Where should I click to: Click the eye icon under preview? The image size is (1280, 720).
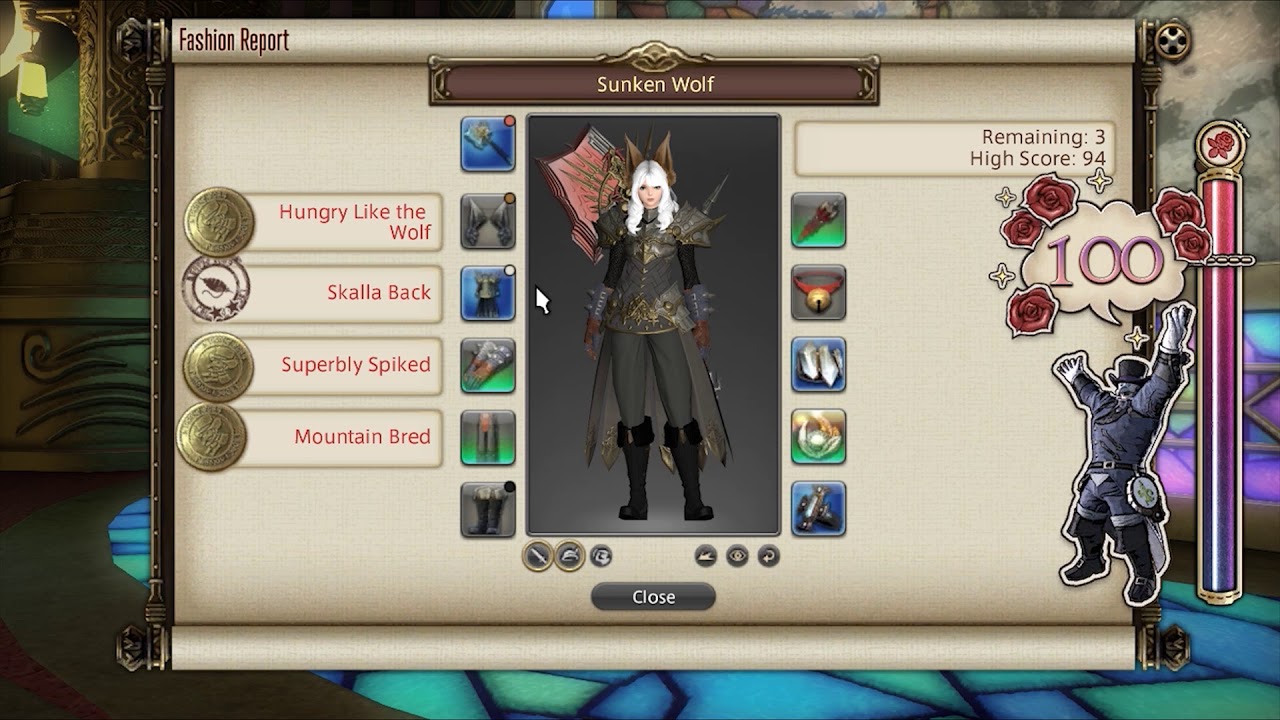(737, 556)
